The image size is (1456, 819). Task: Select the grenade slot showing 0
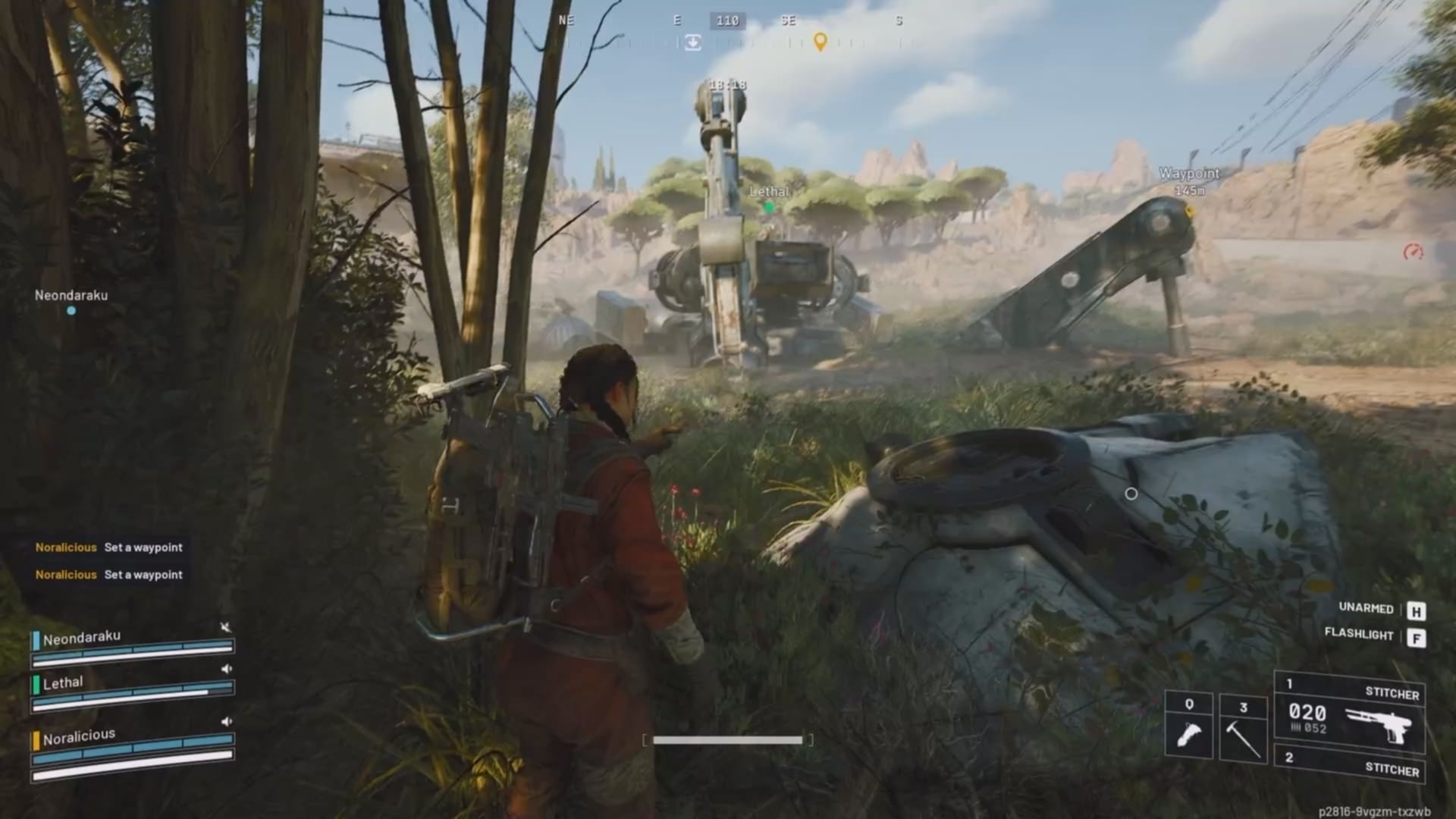(1189, 723)
